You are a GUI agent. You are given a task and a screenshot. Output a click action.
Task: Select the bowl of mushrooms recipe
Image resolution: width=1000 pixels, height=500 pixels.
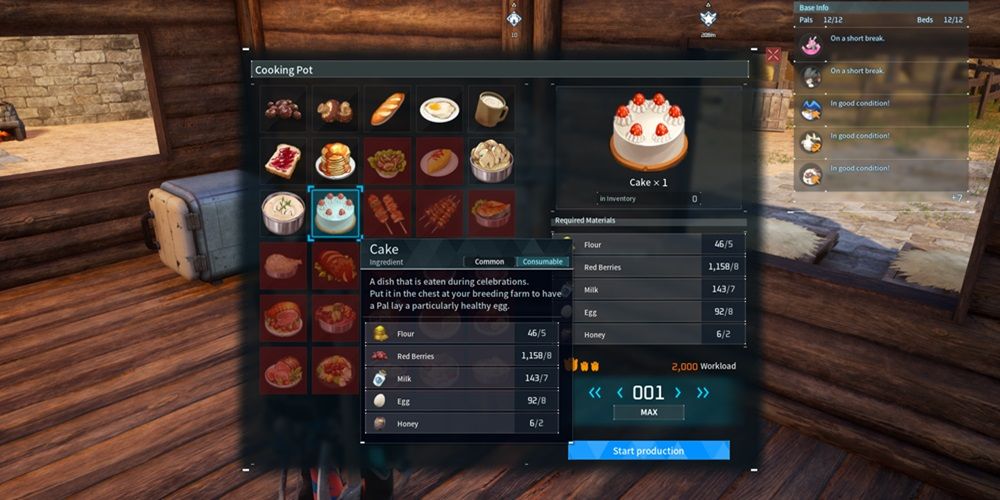click(x=491, y=160)
